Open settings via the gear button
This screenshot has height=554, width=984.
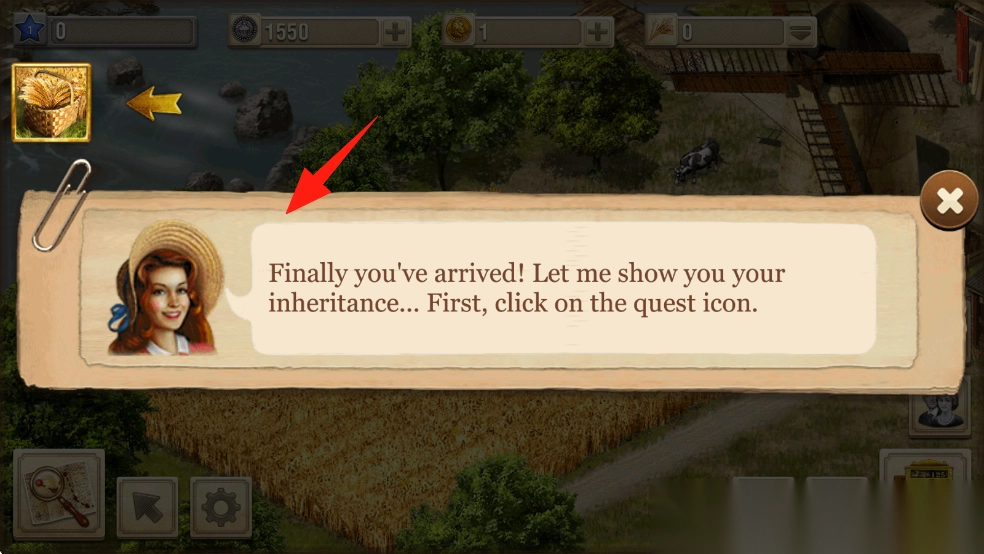(220, 508)
